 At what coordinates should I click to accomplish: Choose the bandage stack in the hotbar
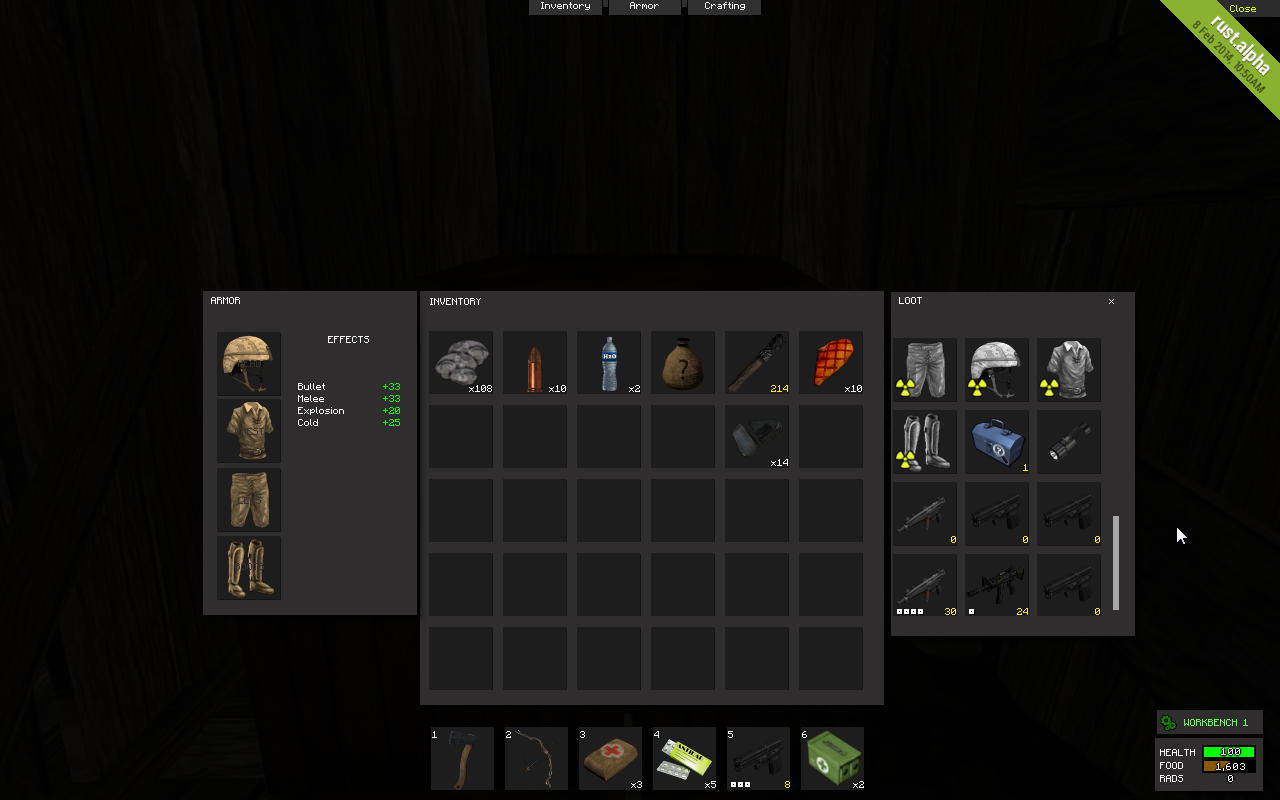point(610,758)
